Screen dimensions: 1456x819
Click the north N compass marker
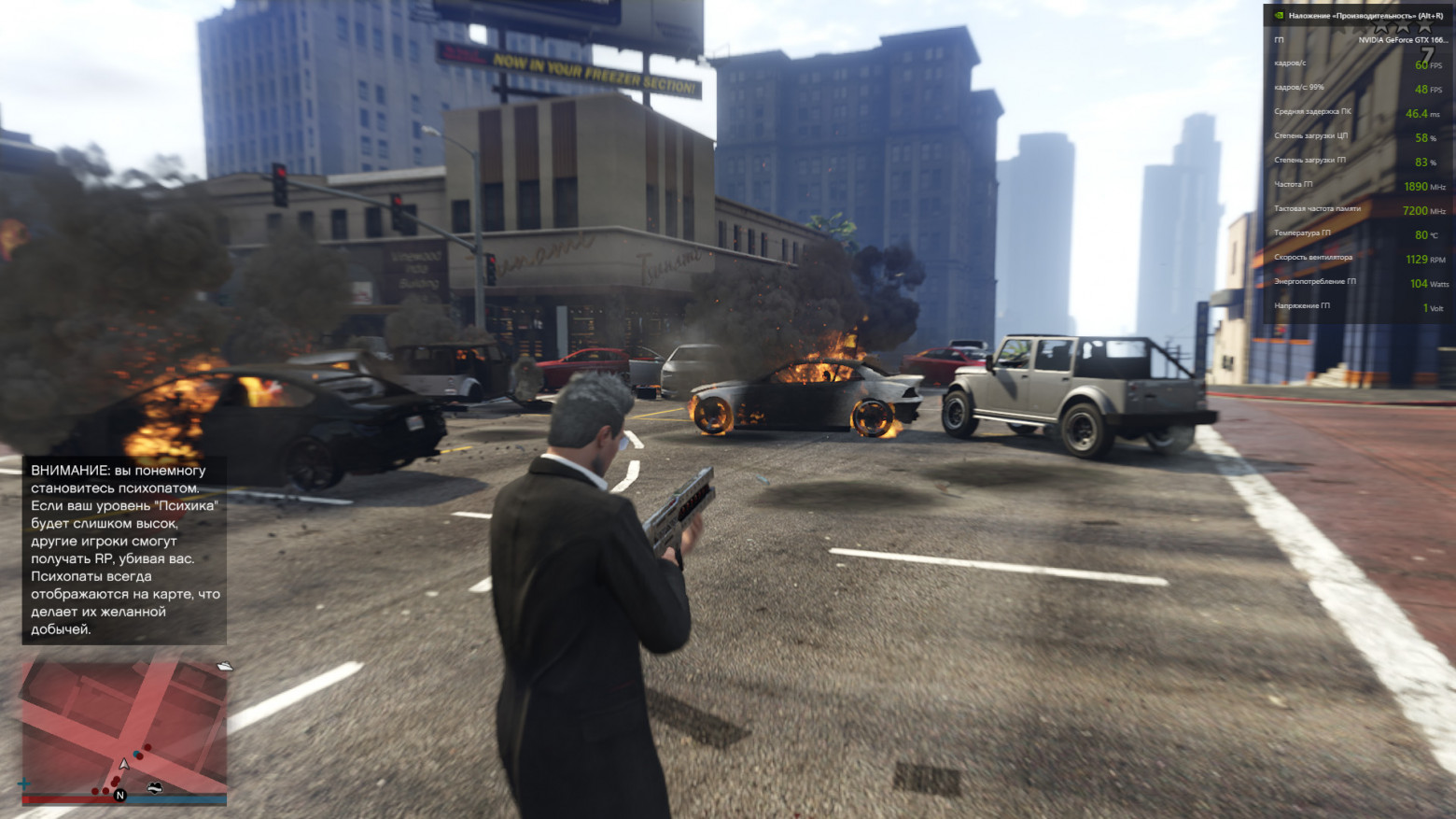119,796
